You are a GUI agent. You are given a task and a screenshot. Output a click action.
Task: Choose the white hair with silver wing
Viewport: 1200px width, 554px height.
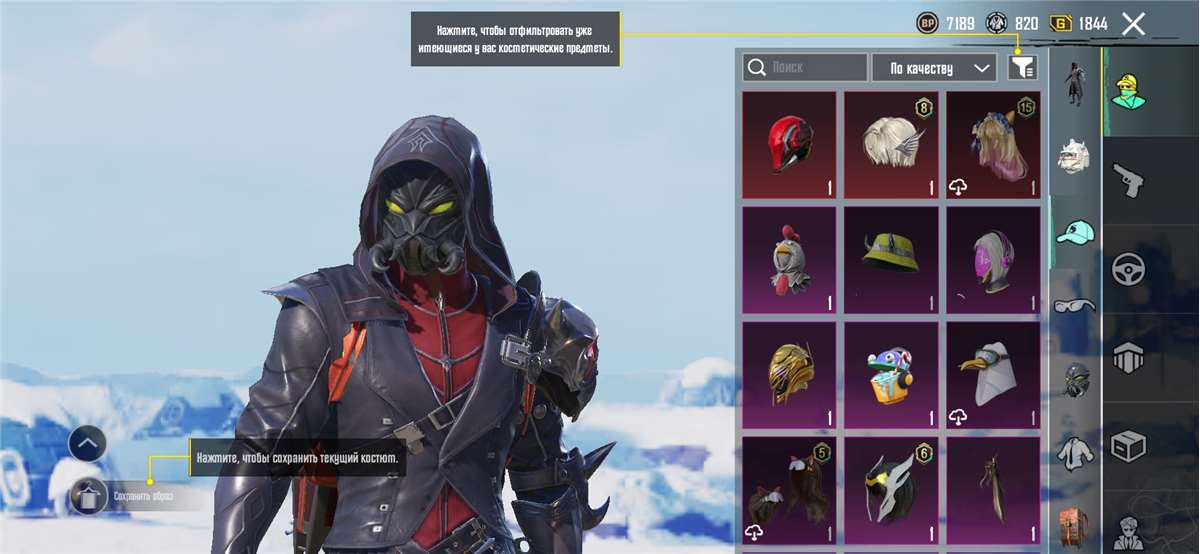click(891, 145)
